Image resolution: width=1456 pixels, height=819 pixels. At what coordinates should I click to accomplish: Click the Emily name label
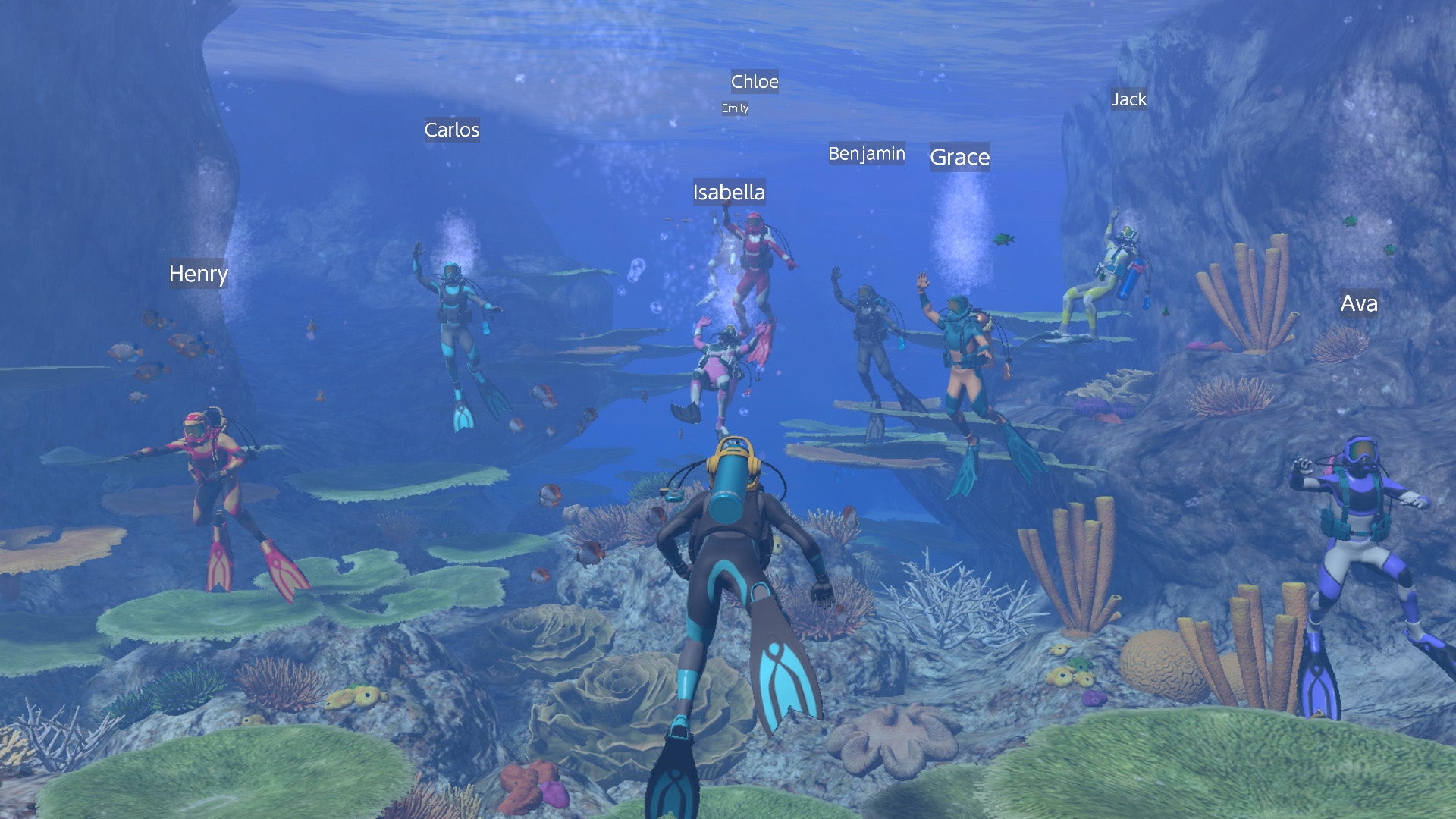[733, 108]
